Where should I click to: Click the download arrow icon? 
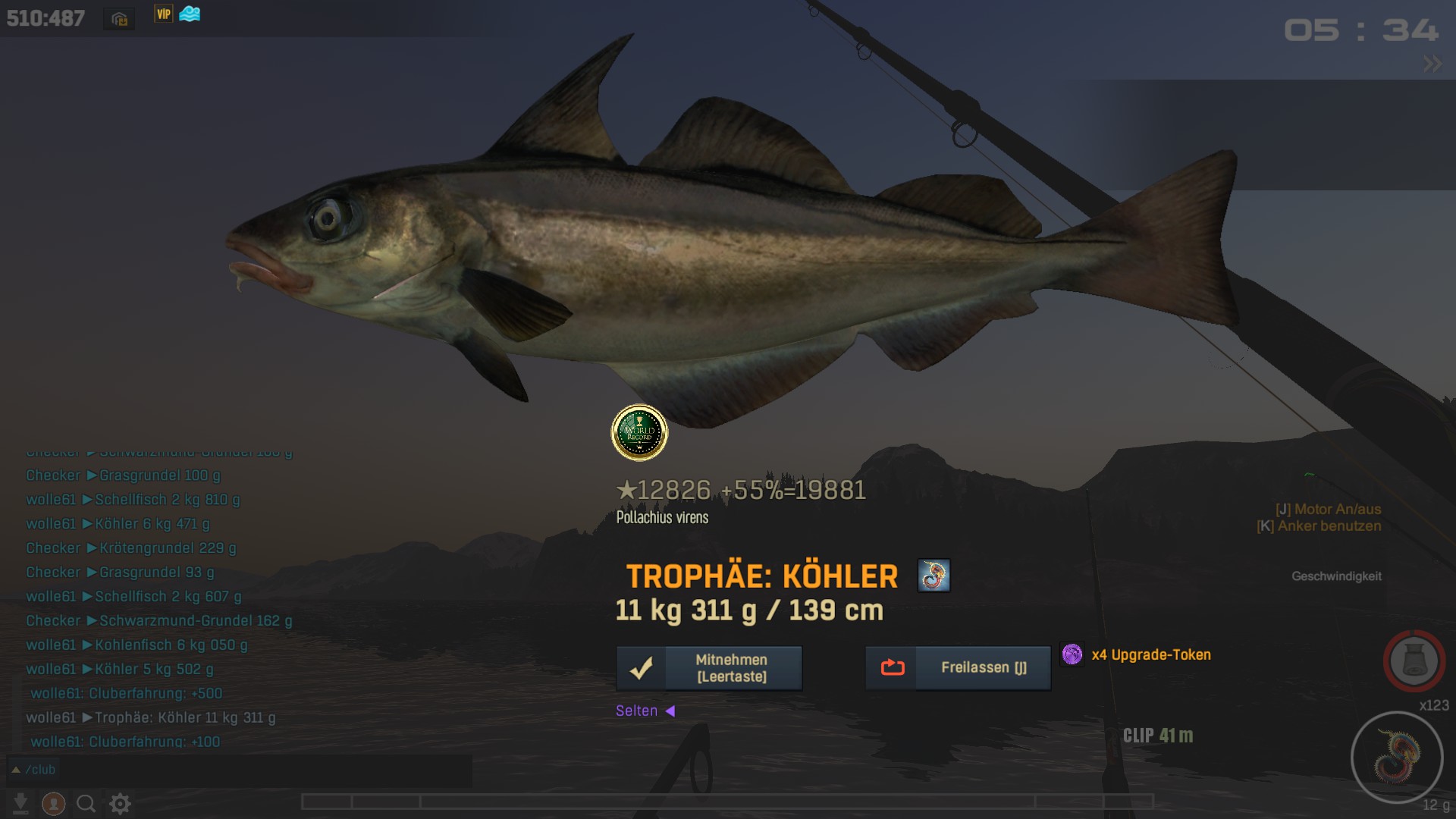pyautogui.click(x=20, y=803)
